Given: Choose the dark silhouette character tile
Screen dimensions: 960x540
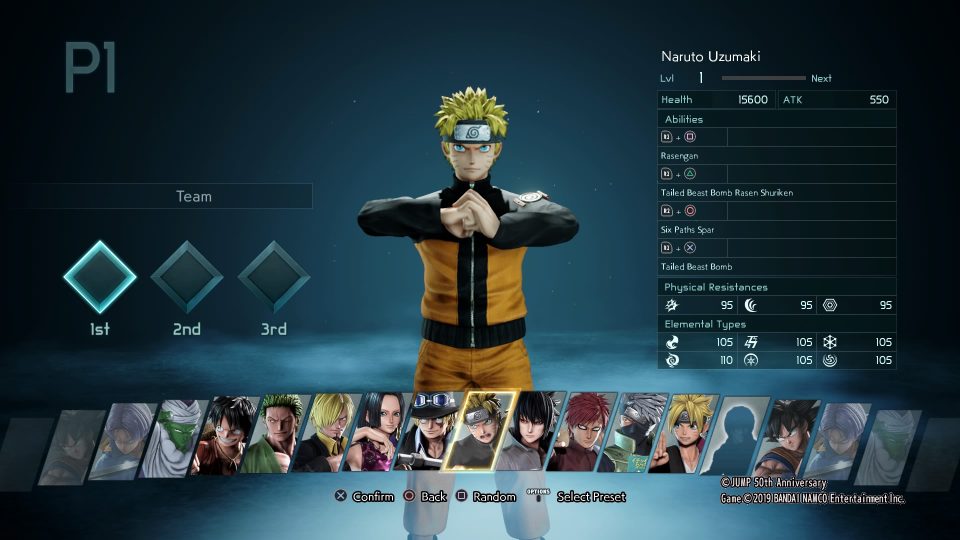Looking at the screenshot, I should pos(737,436).
